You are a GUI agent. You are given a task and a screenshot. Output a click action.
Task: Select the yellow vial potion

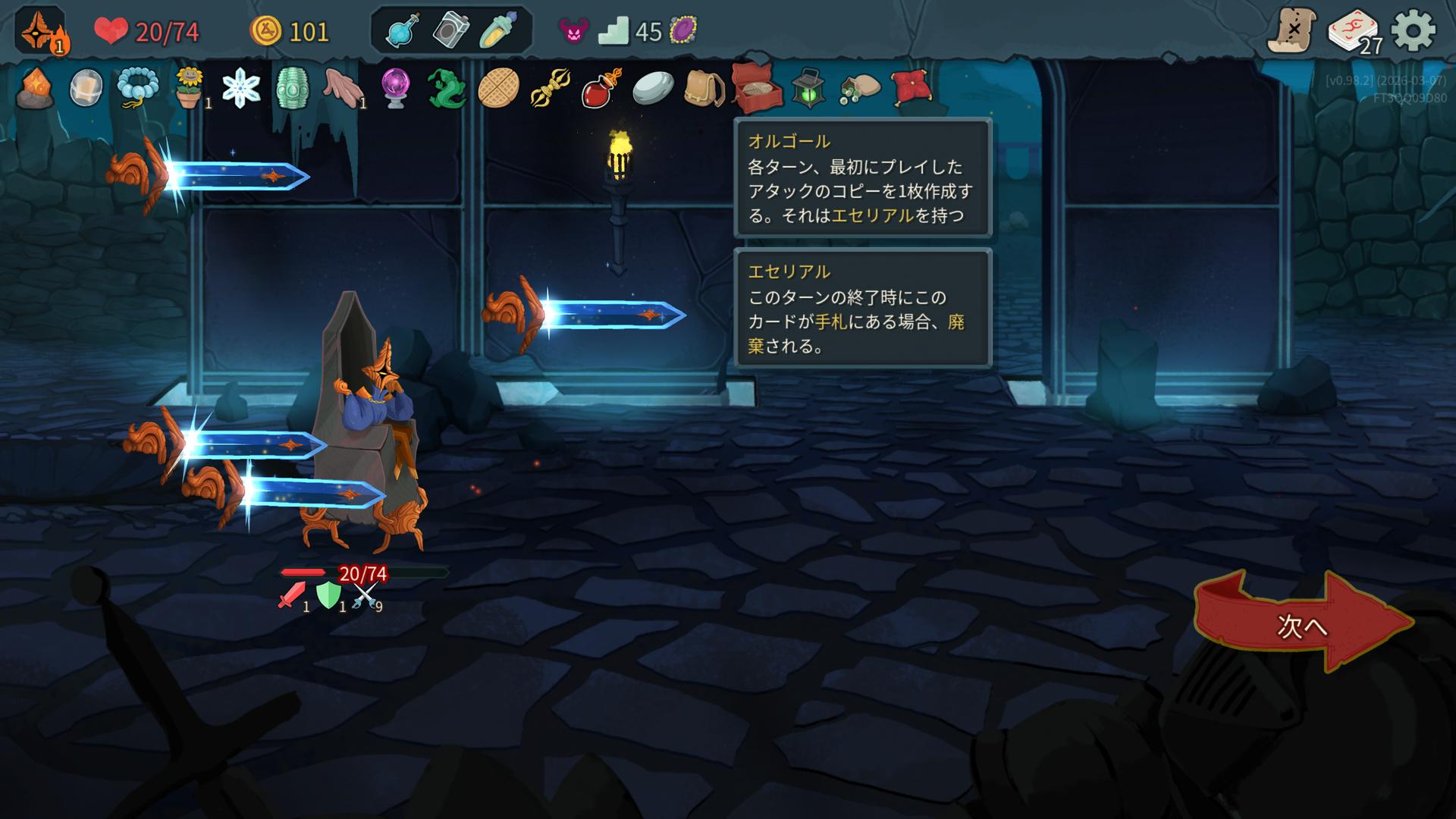click(x=499, y=31)
